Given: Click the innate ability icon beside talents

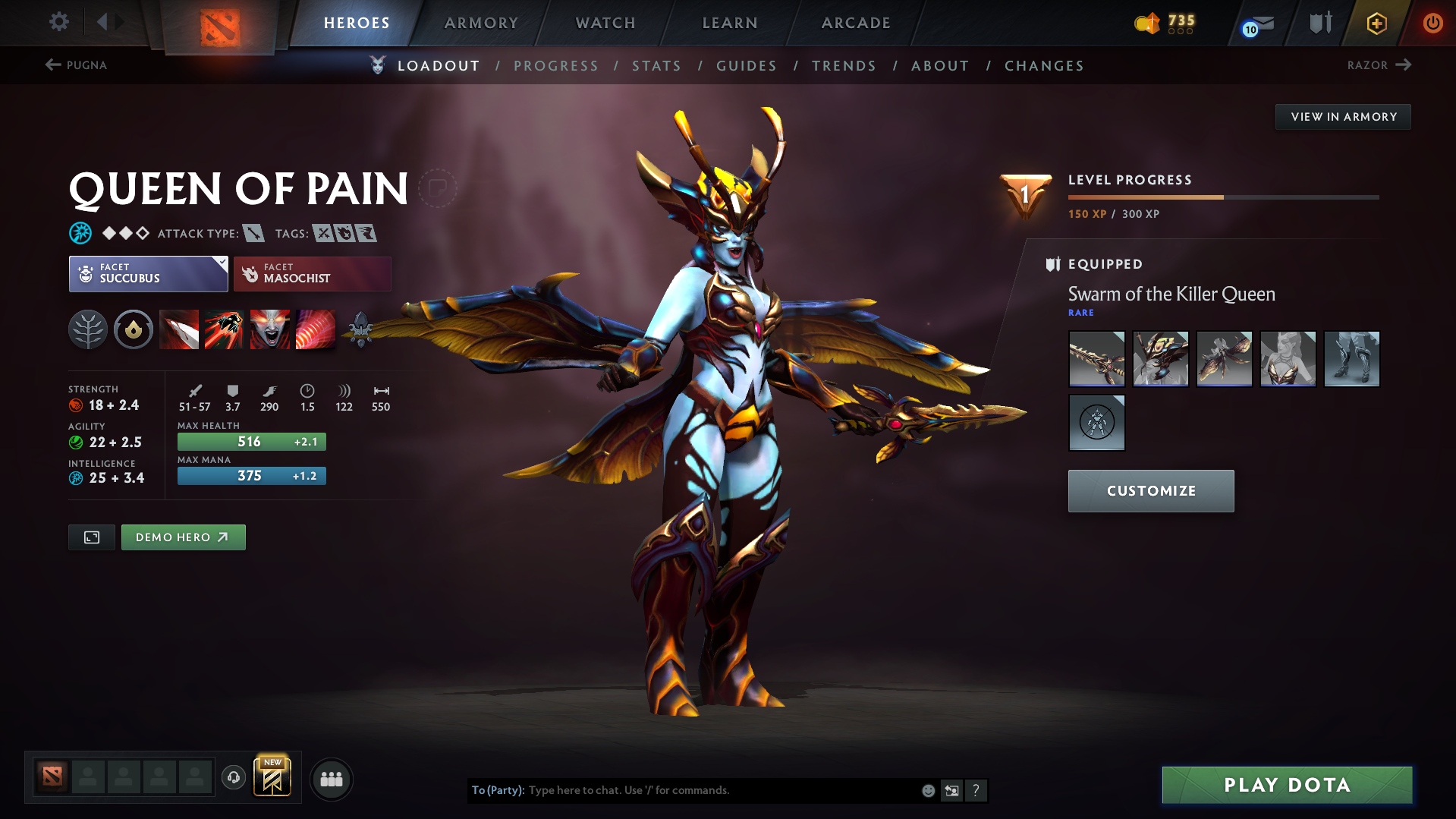Looking at the screenshot, I should [x=134, y=329].
